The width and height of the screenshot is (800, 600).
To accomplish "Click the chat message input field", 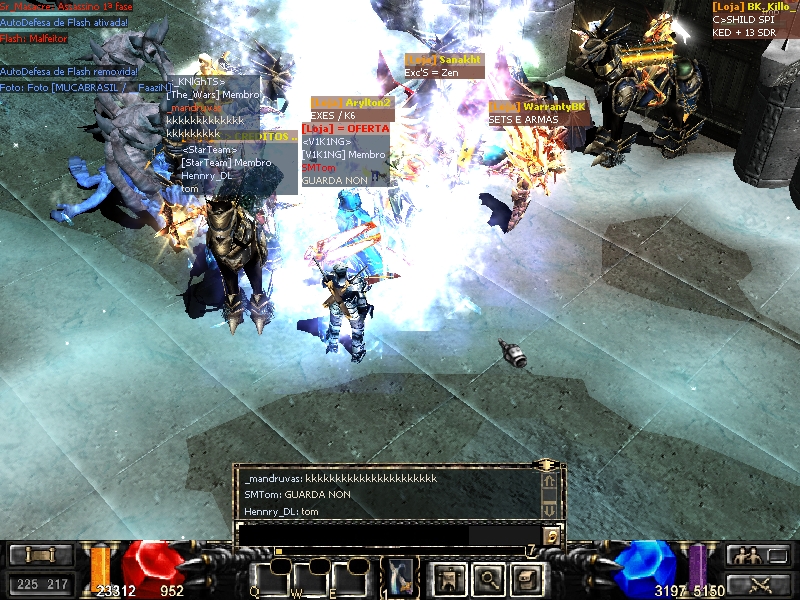I will click(390, 536).
